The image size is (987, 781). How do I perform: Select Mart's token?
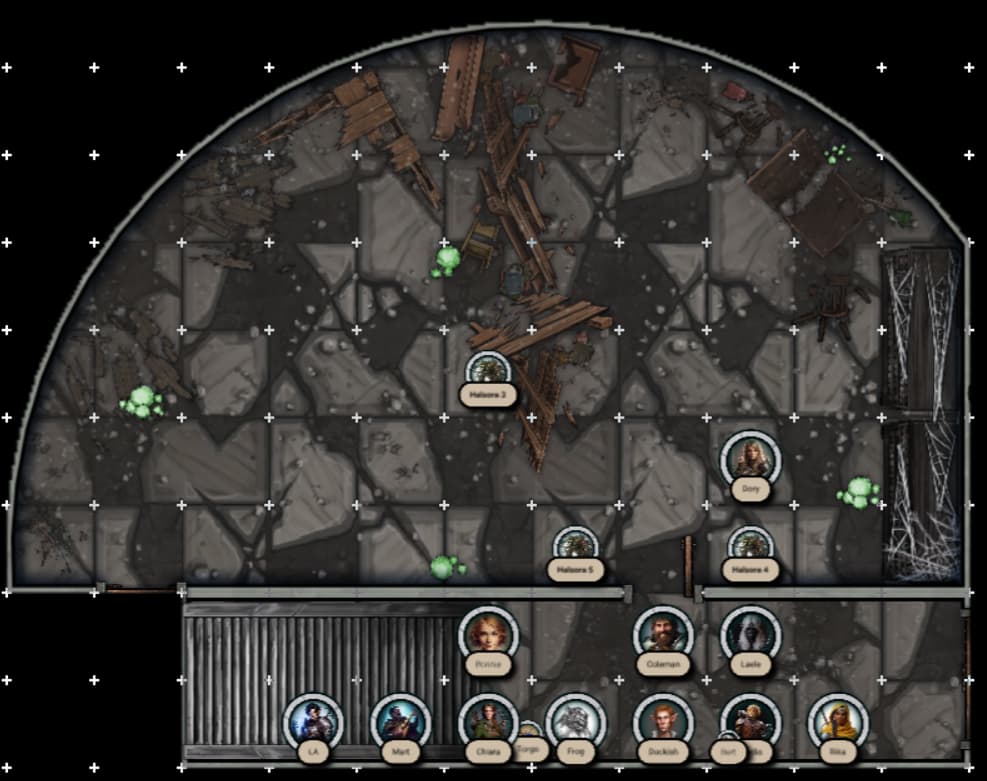400,722
